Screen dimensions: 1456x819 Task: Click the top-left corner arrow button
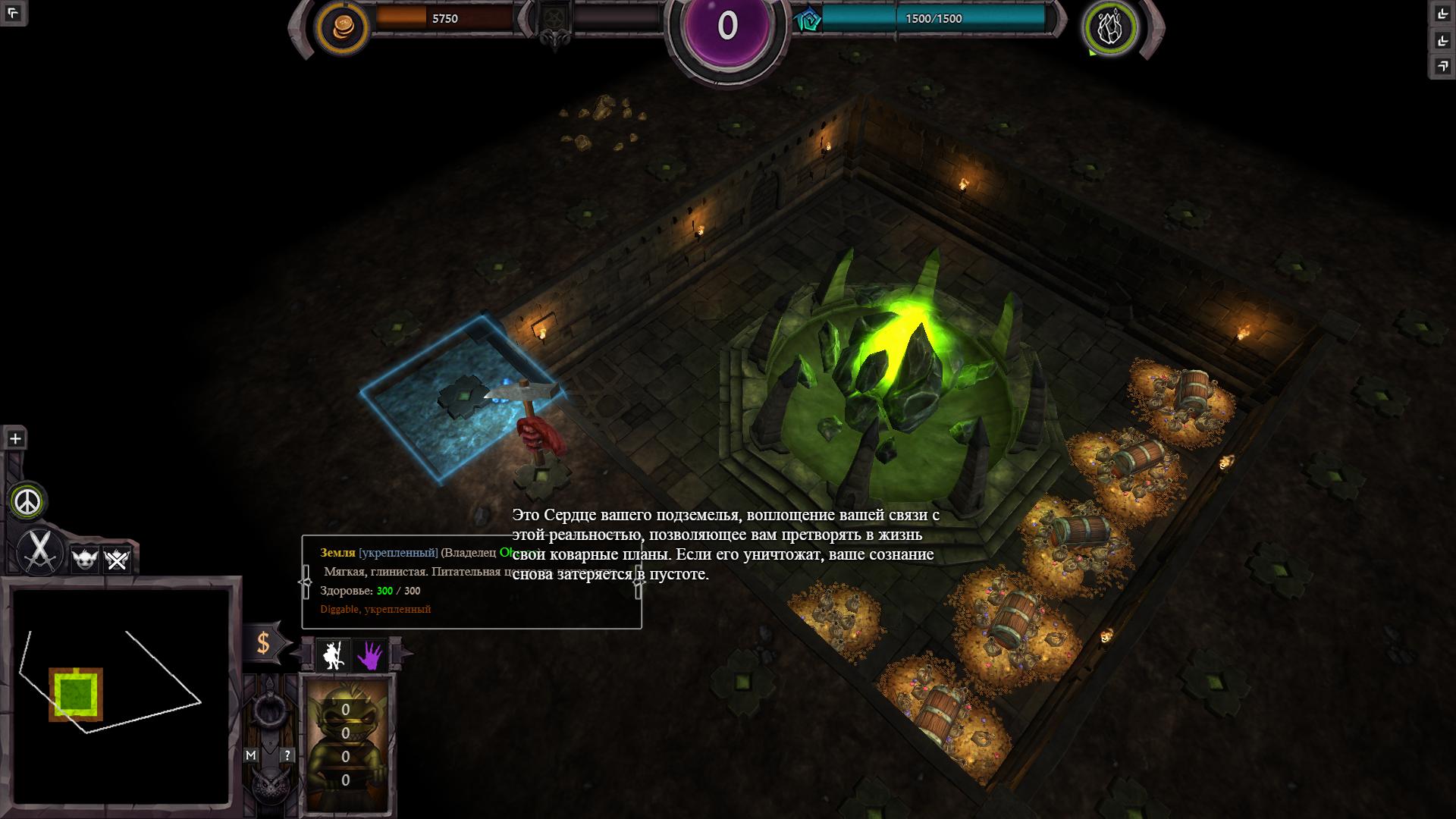click(13, 13)
